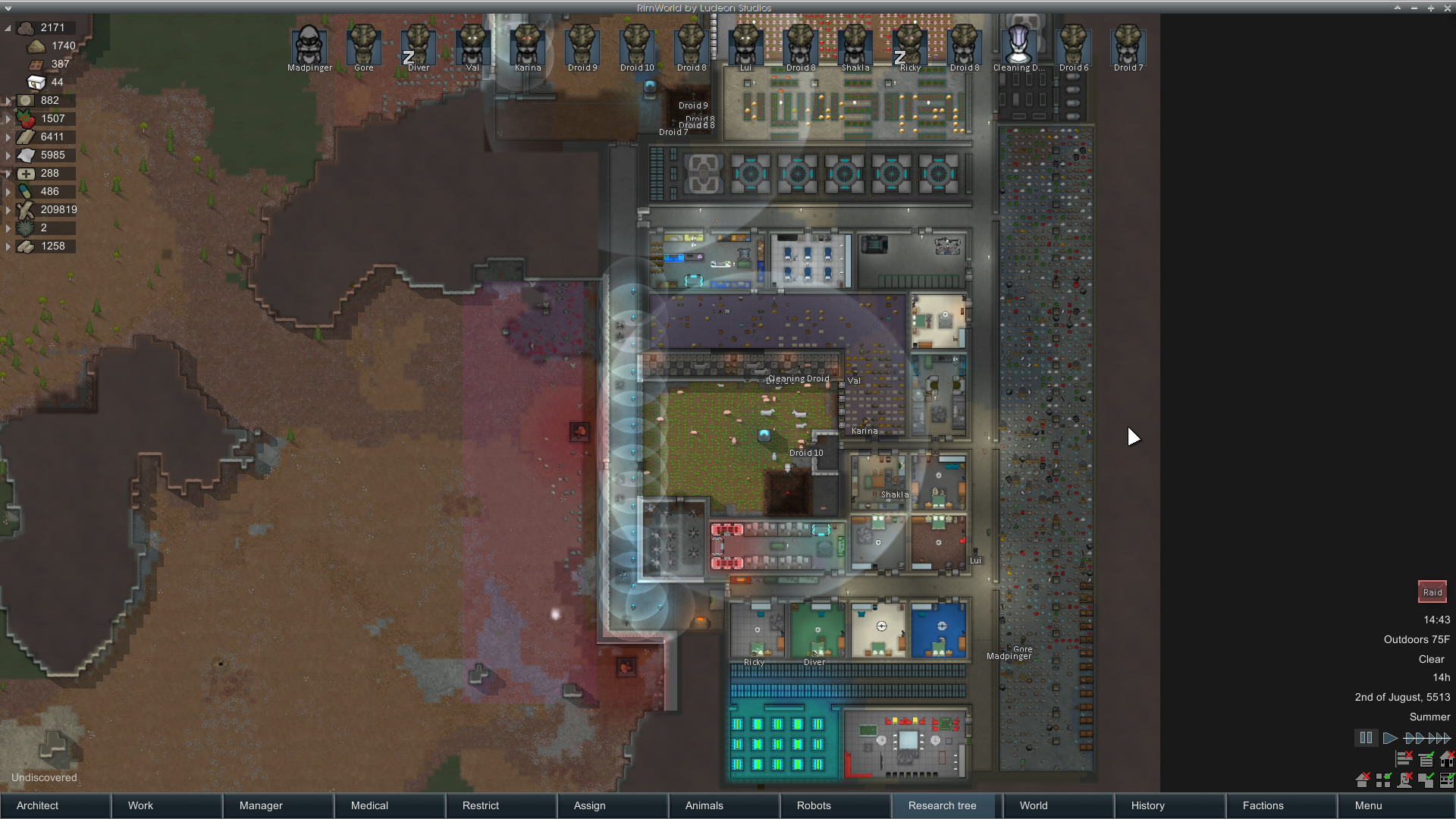Select the Cleaning Droid portrait
Screen dimensions: 1456x819
coord(1018,47)
